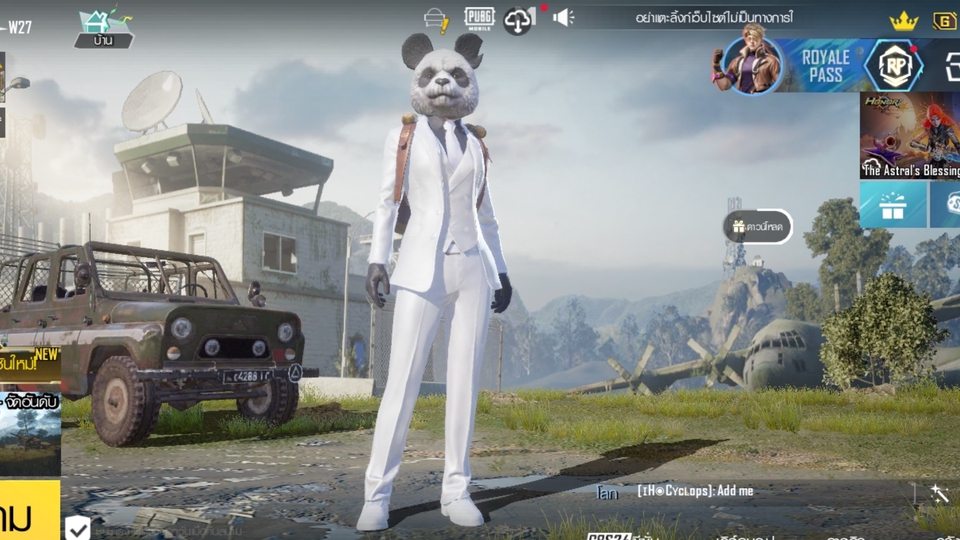Image resolution: width=960 pixels, height=540 pixels.
Task: Toggle the speaker sound icon
Action: tap(564, 17)
